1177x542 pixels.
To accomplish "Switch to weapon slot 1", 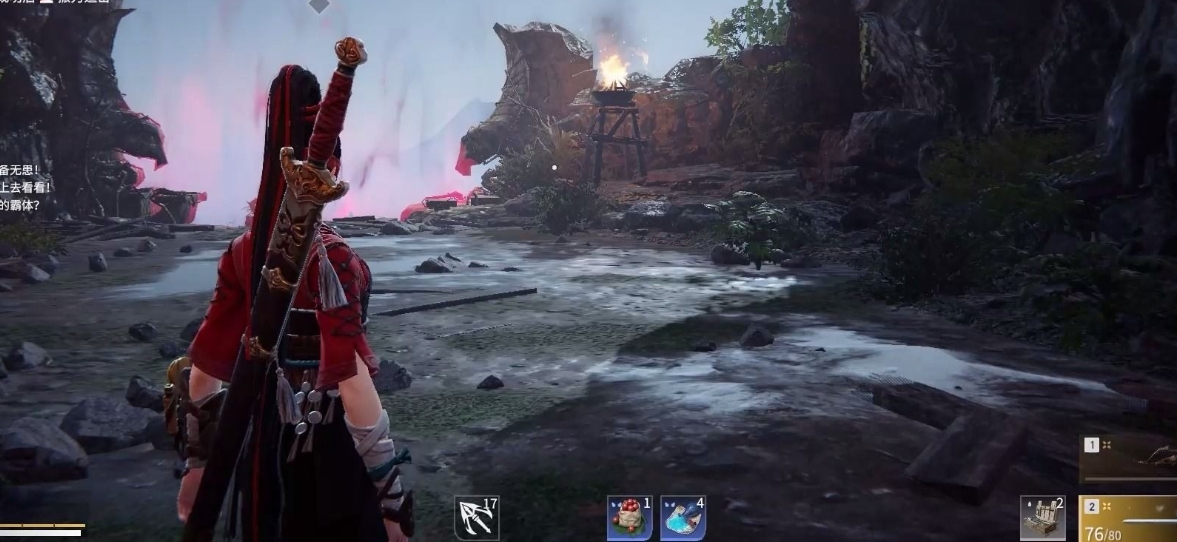I will (1130, 456).
